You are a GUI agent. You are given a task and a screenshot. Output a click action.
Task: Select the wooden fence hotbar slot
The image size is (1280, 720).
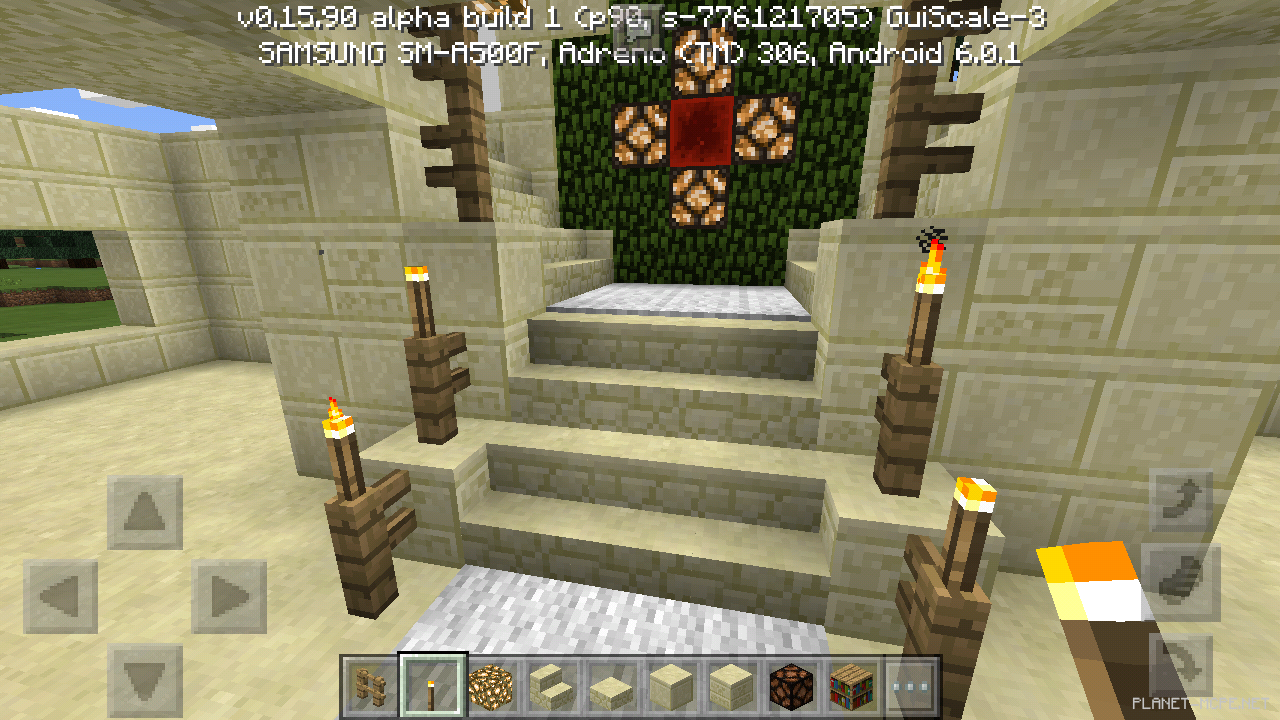[x=372, y=687]
